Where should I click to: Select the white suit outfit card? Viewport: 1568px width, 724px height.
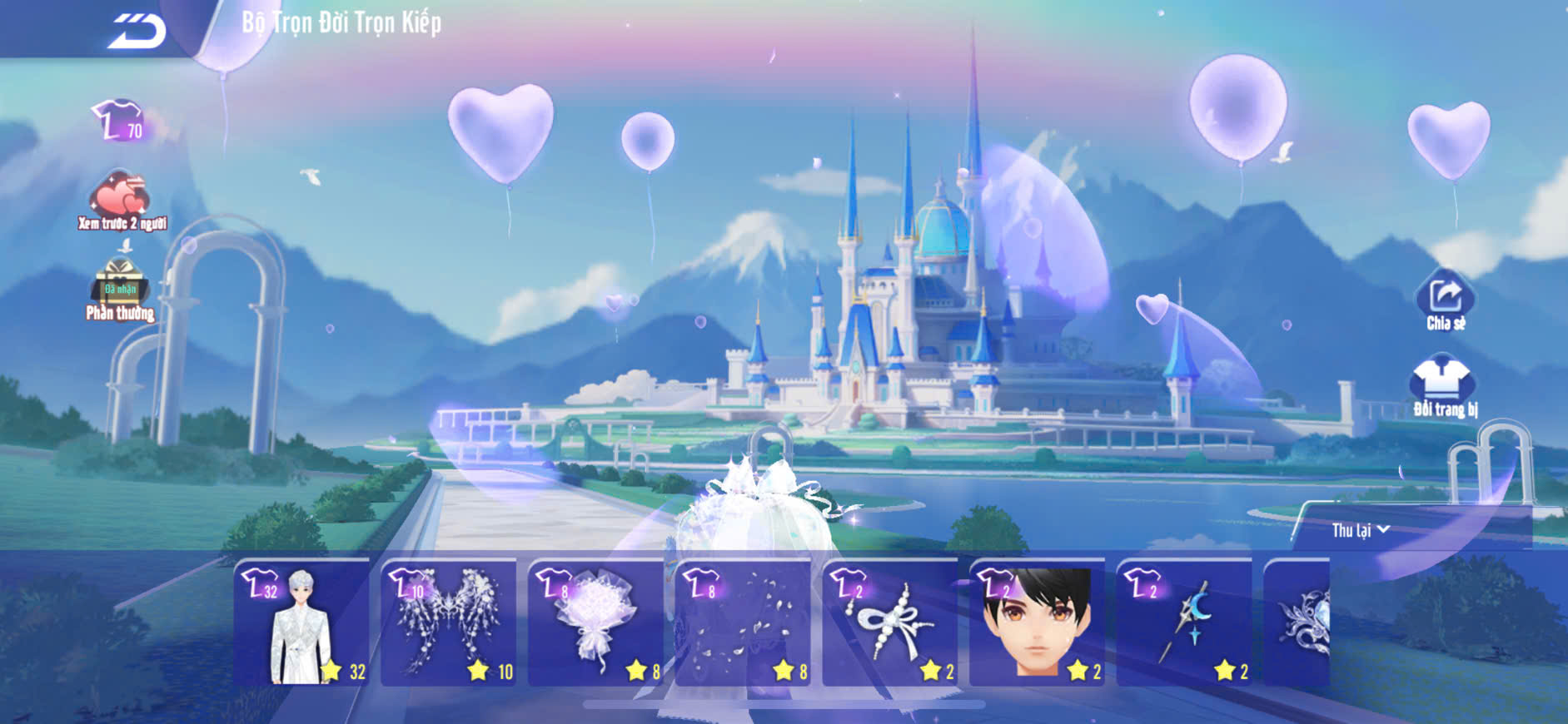(x=301, y=623)
